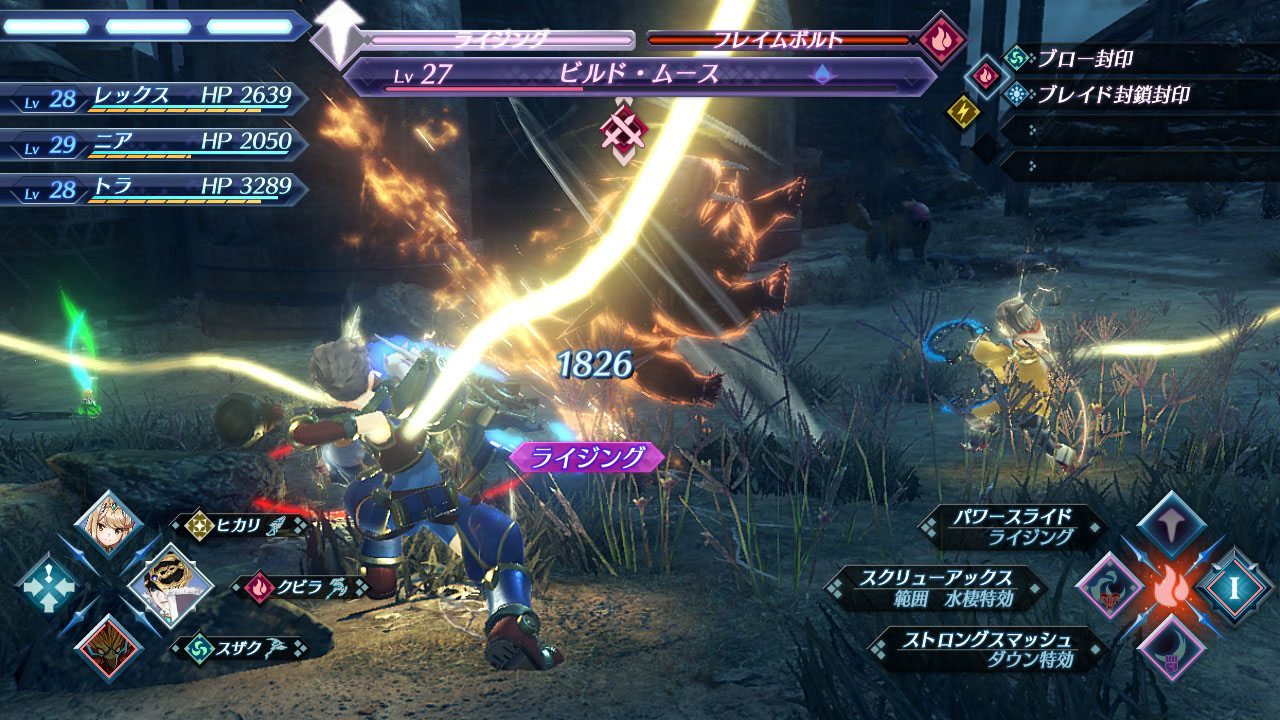
Task: Select the ブレイド封鎖封印 combo entry
Action: click(1112, 96)
